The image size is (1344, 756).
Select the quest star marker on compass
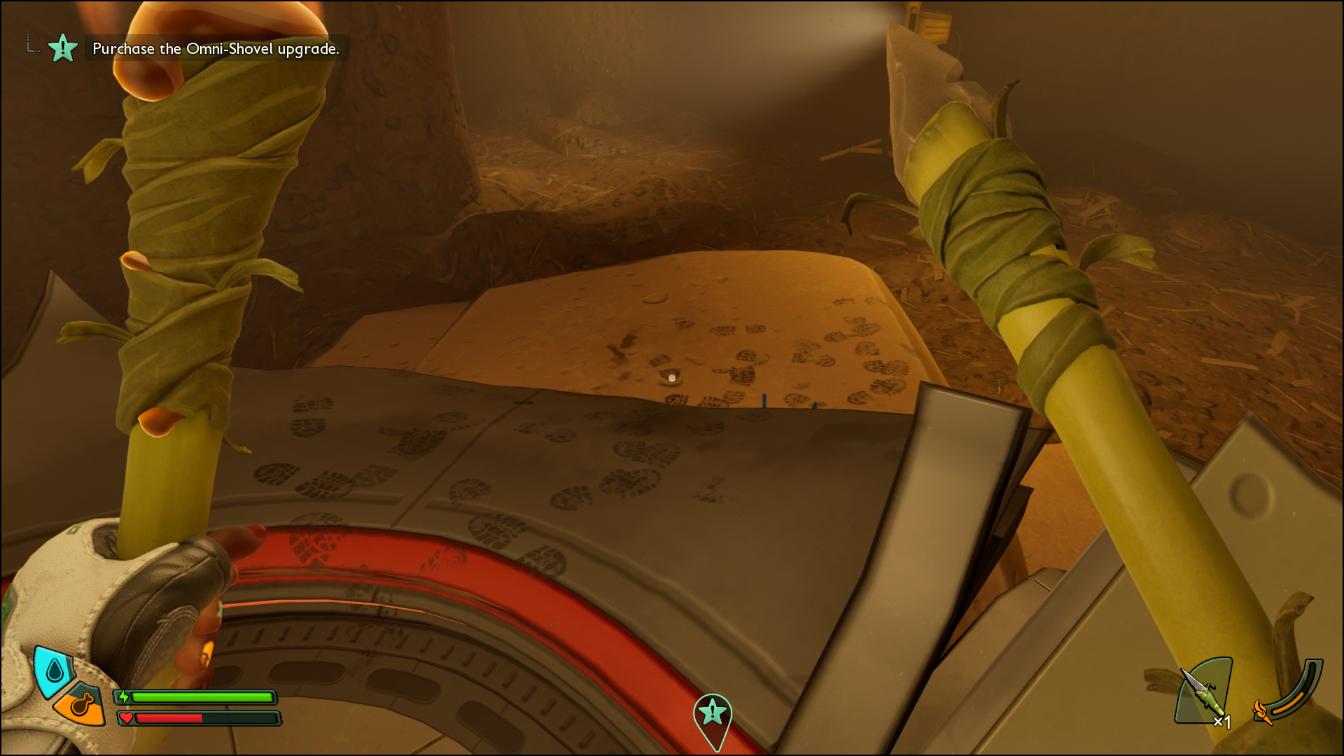[712, 713]
